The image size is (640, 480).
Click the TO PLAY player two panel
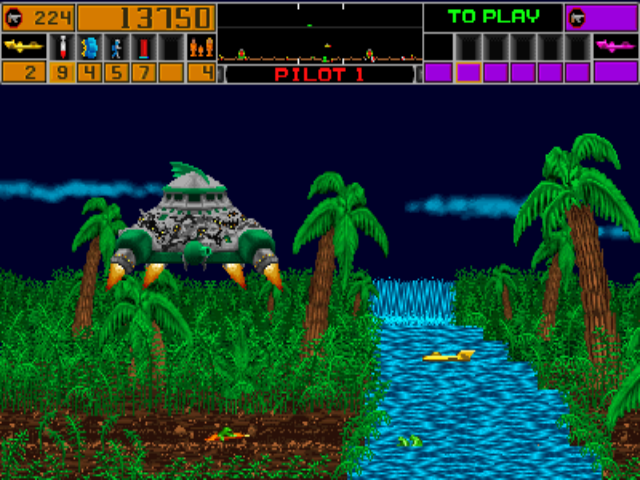492,17
